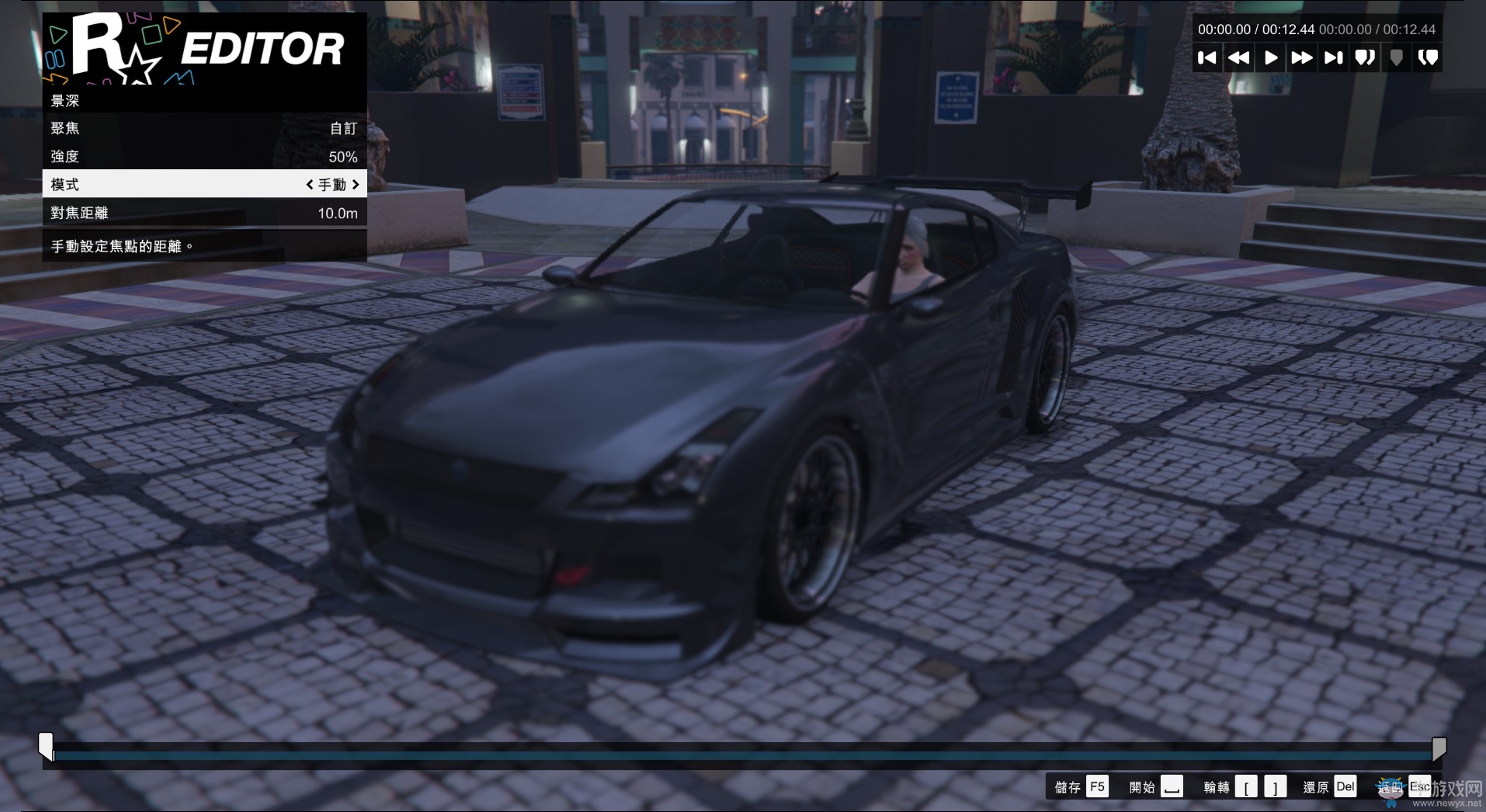Click the Play button in playback controls
This screenshot has height=812, width=1486.
click(x=1271, y=57)
